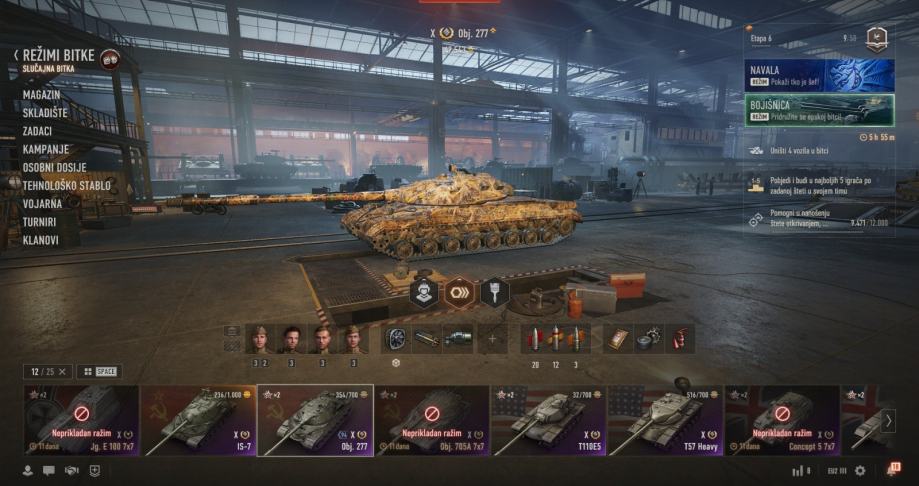Pick the T57 Heavy tank card
Image resolution: width=919 pixels, height=486 pixels.
coord(665,420)
